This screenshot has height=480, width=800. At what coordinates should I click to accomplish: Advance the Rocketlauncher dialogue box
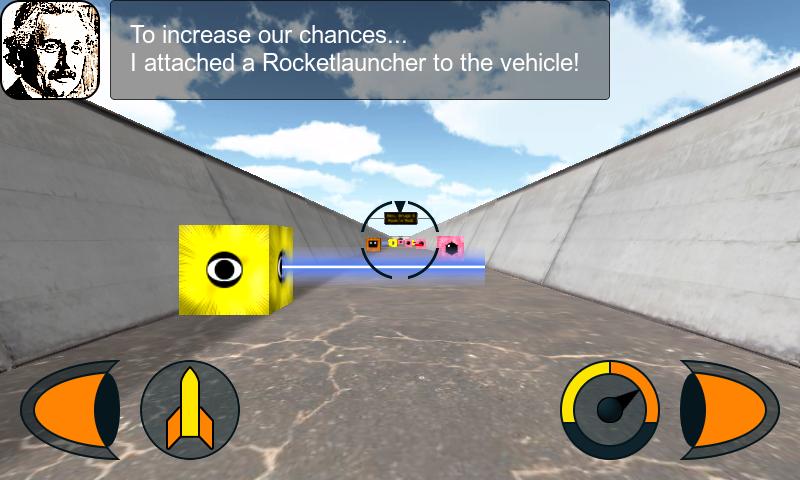pos(359,50)
